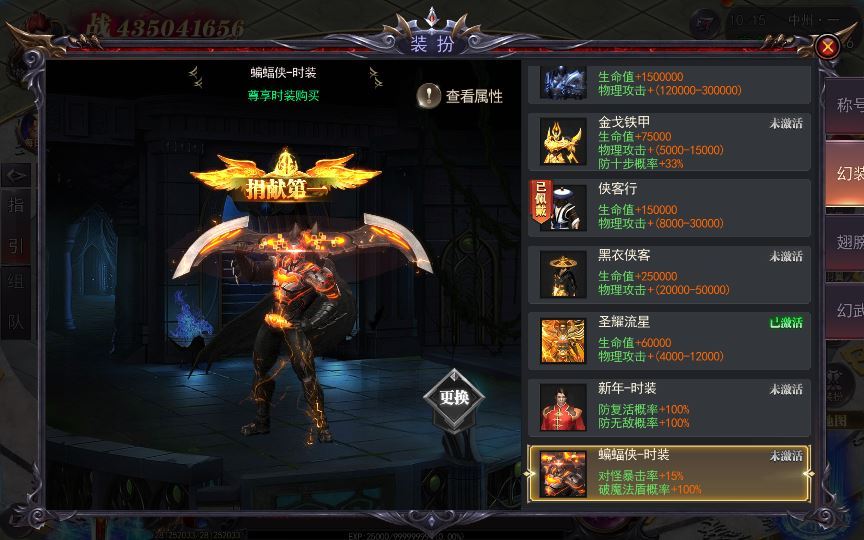Click the 更换 change outfit button
864x540 pixels.
coord(454,397)
